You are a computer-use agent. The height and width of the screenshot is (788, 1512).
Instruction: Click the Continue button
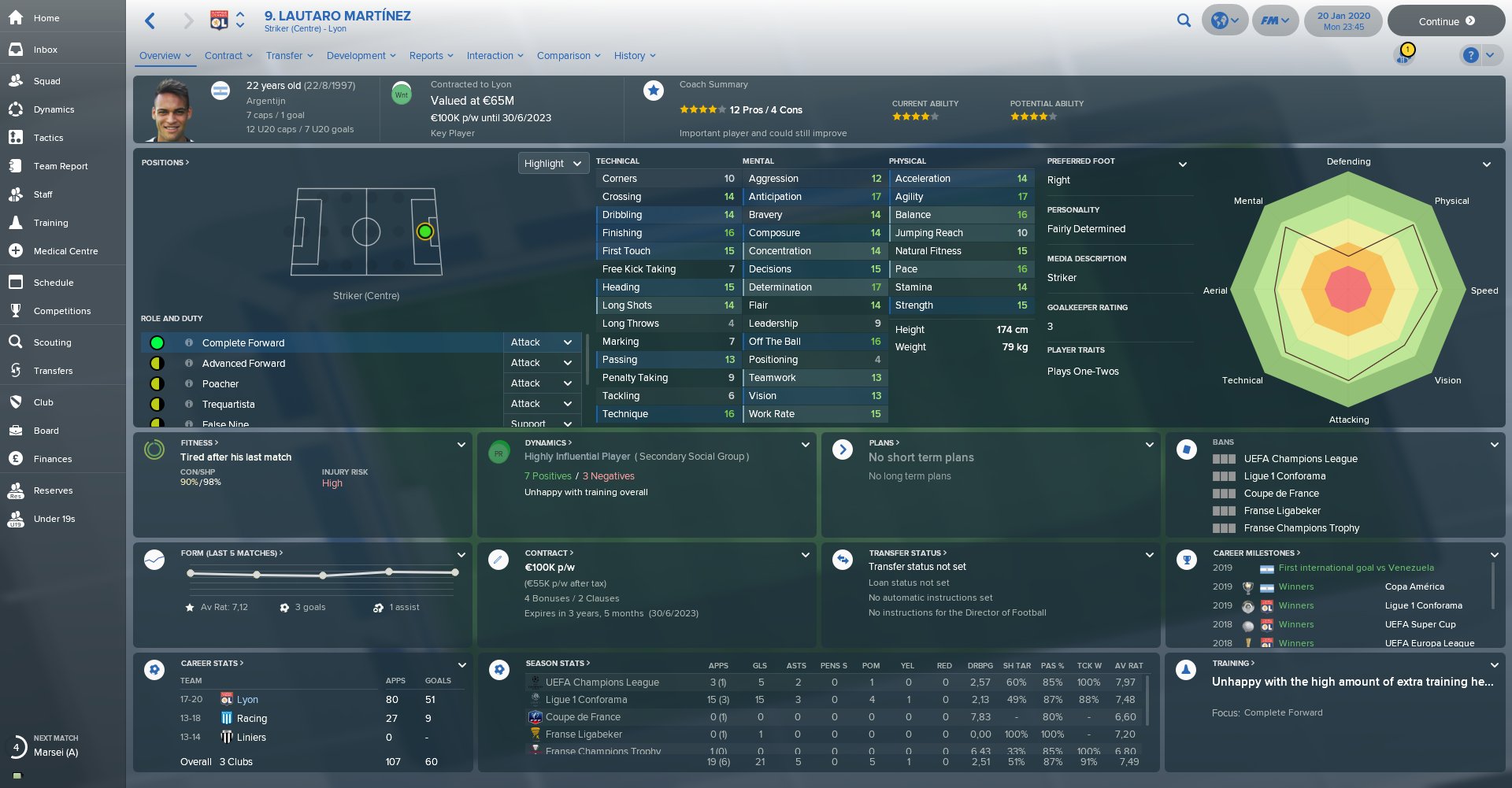[x=1446, y=21]
